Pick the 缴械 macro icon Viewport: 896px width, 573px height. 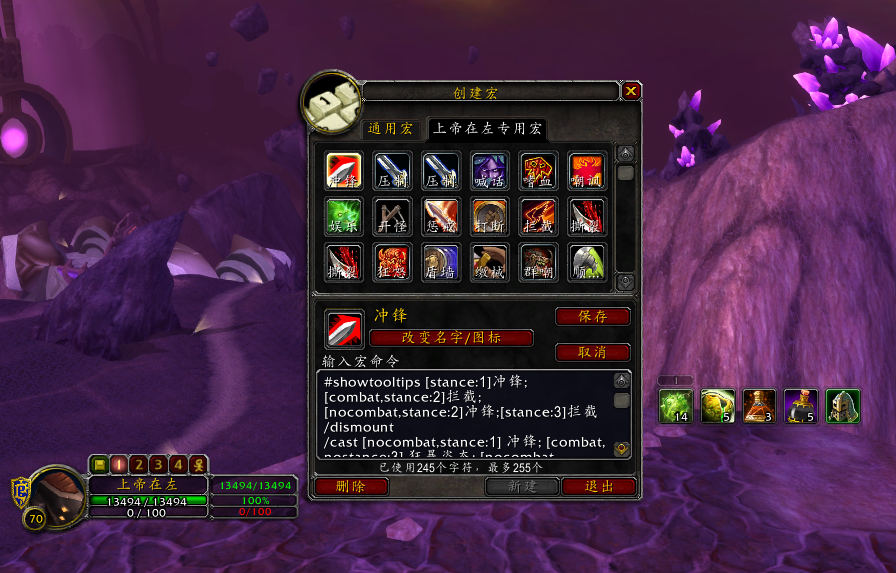point(490,263)
